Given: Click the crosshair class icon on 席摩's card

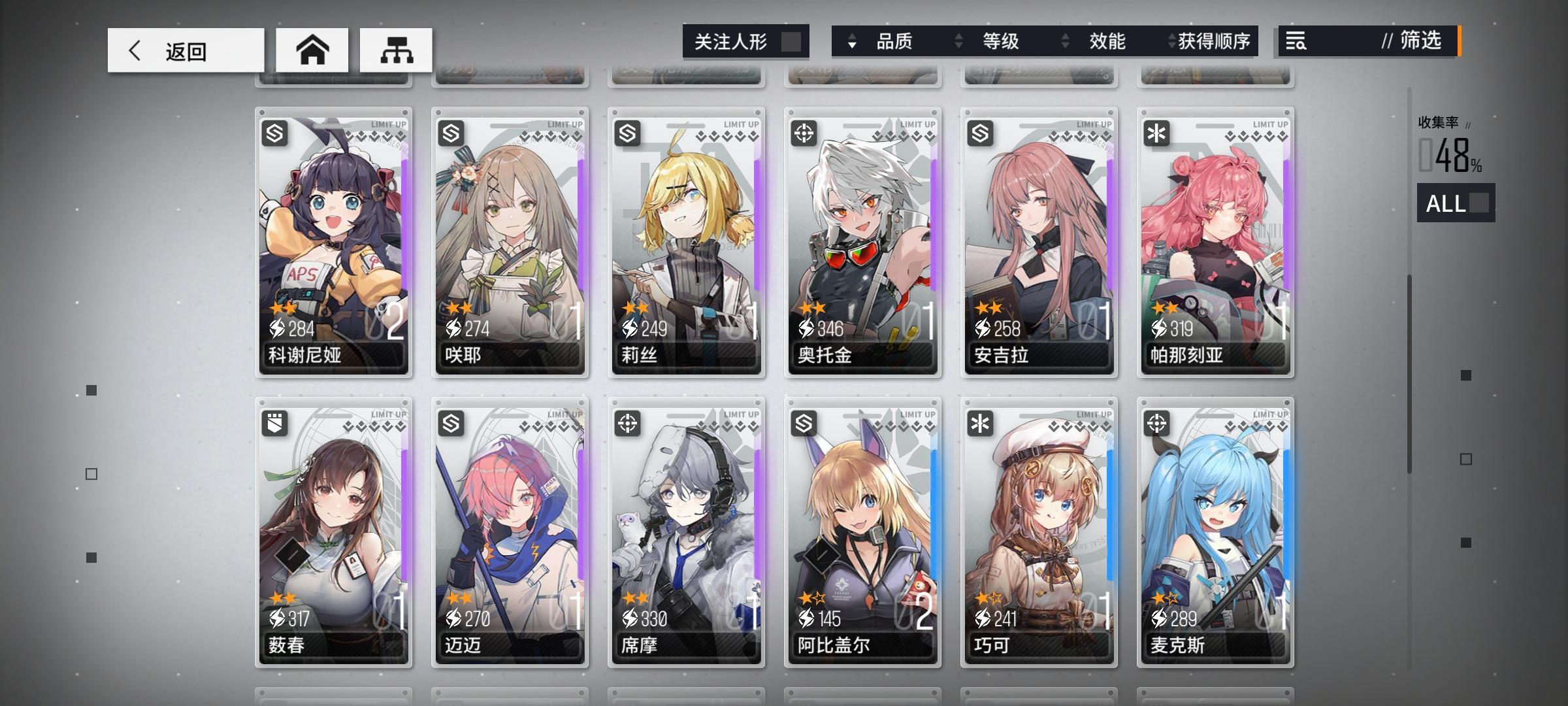Looking at the screenshot, I should 629,423.
